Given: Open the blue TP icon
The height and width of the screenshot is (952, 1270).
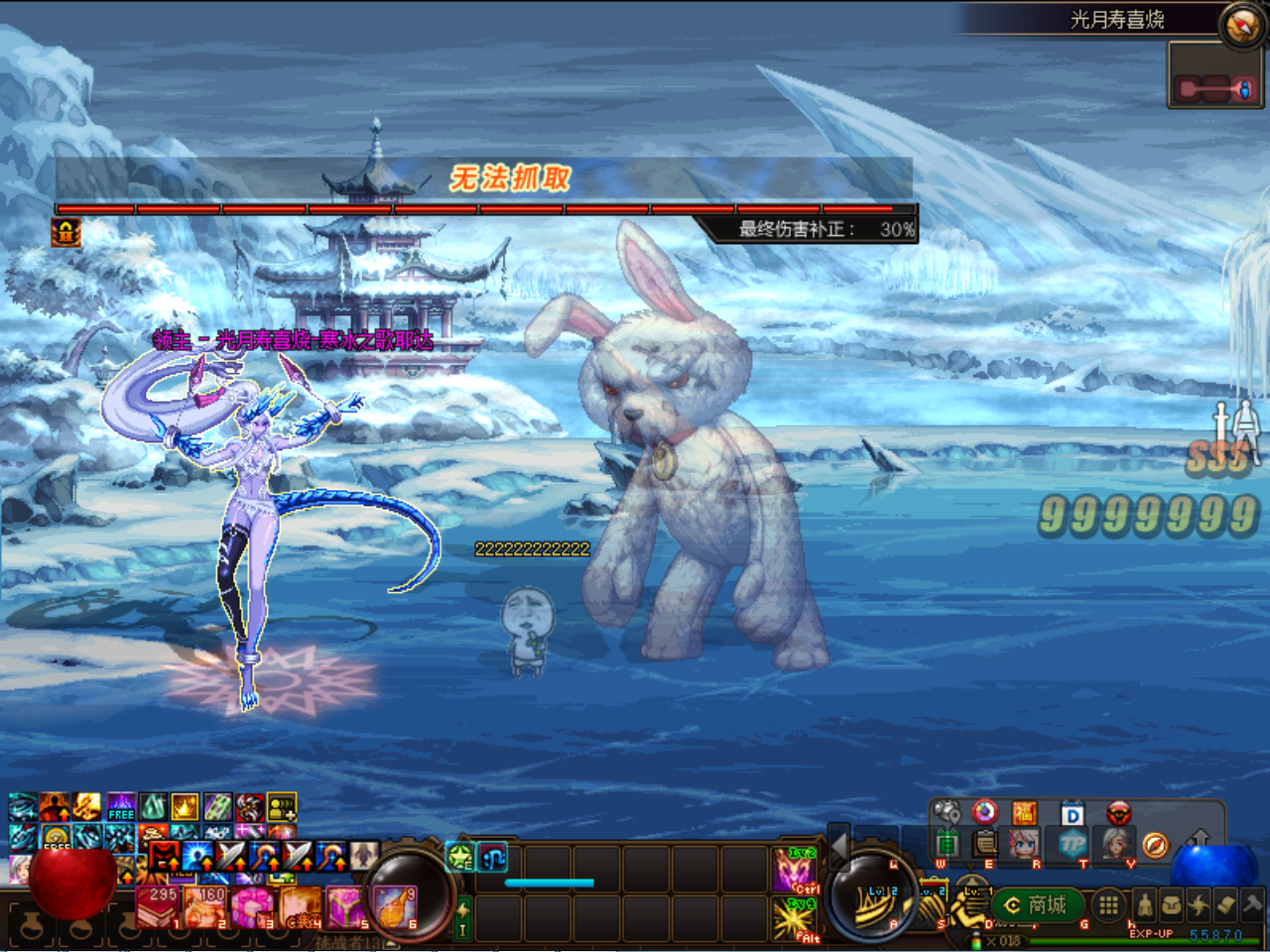Looking at the screenshot, I should click(x=1072, y=844).
